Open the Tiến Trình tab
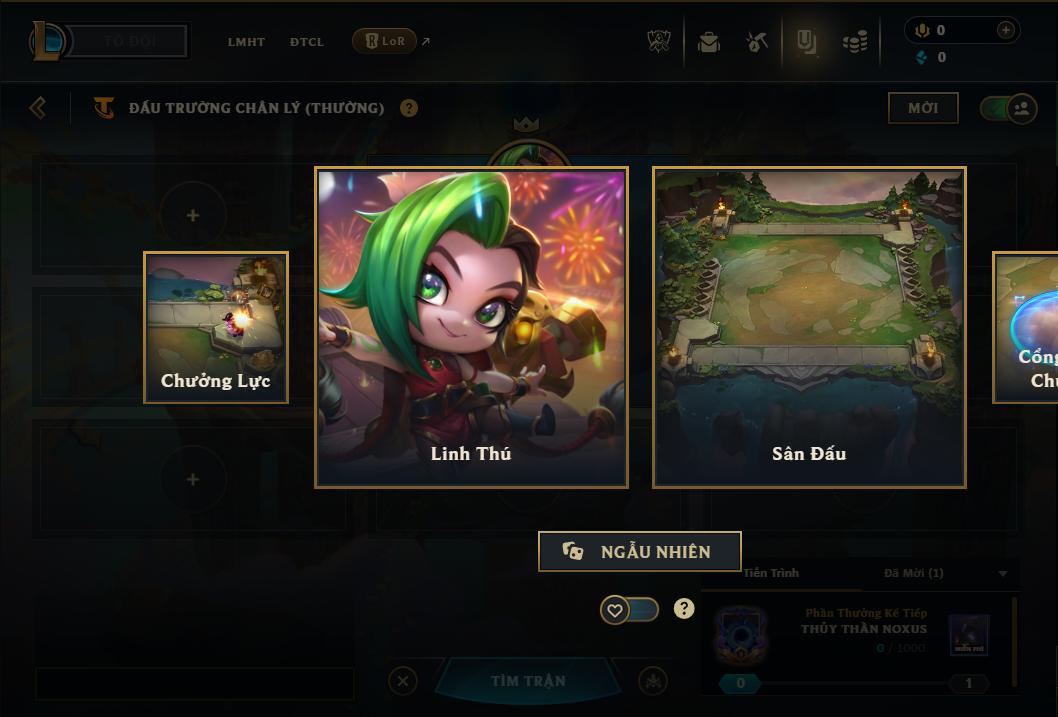Image resolution: width=1058 pixels, height=717 pixels. point(771,573)
